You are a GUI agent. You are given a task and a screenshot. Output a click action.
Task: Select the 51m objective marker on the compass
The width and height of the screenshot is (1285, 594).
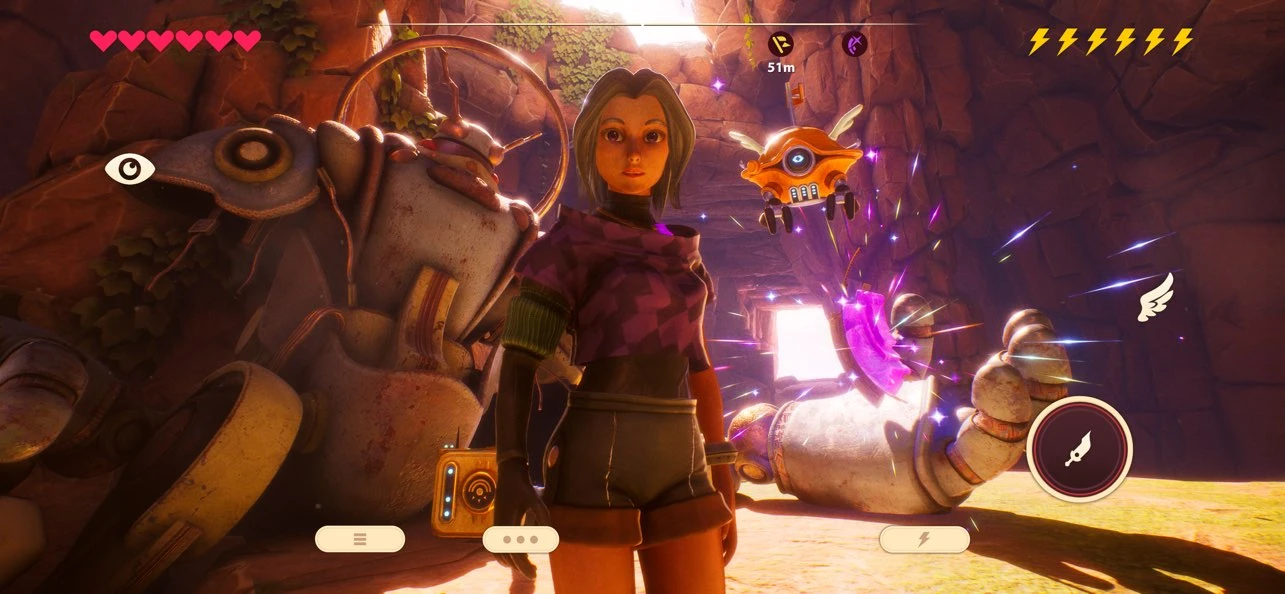point(780,44)
